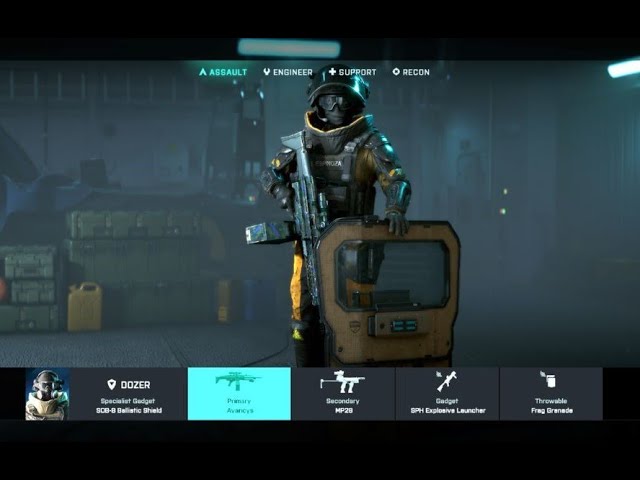Select the Primary Avancys weapon slot

239,394
